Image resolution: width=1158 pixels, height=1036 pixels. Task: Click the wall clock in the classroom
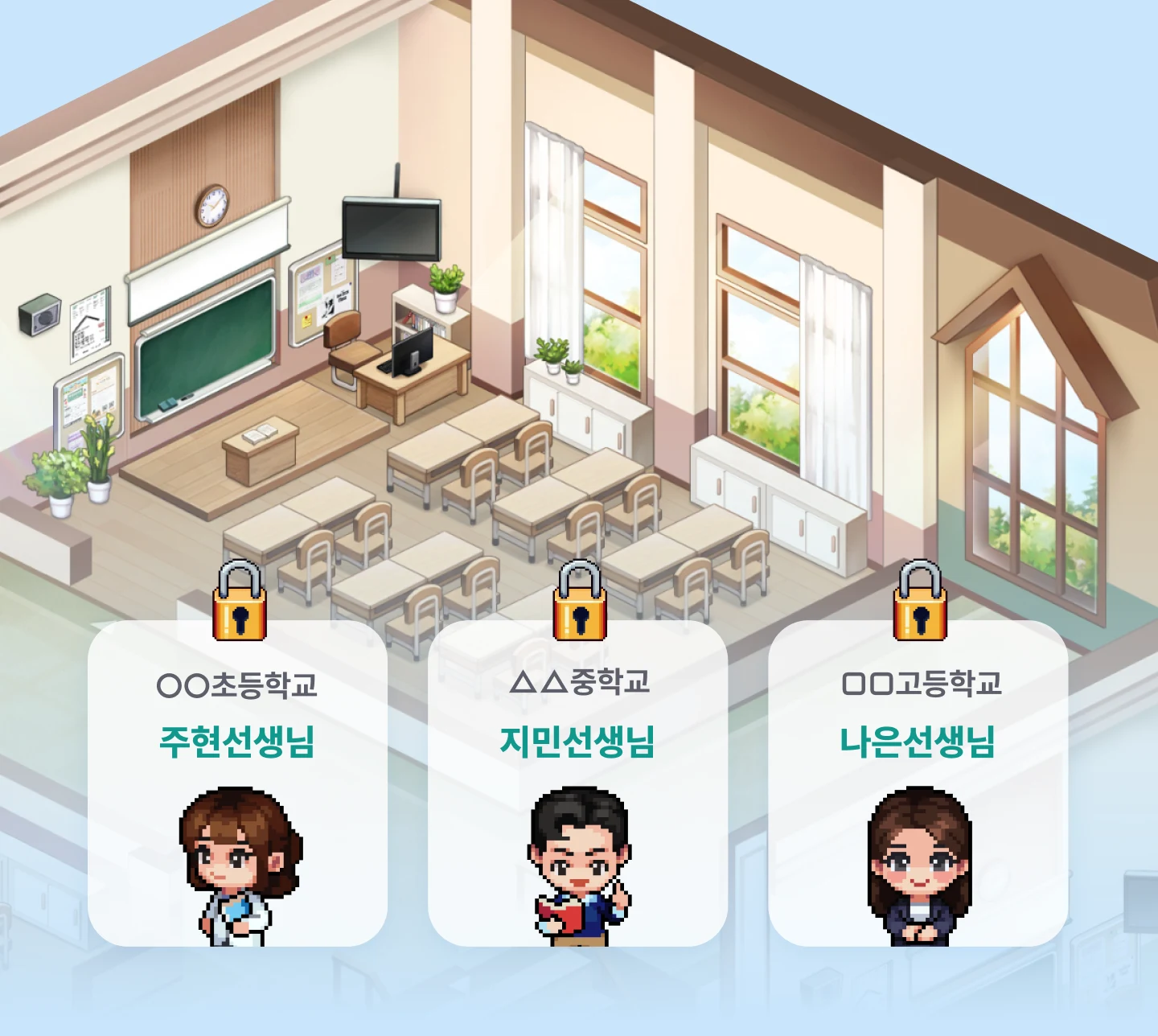[210, 208]
